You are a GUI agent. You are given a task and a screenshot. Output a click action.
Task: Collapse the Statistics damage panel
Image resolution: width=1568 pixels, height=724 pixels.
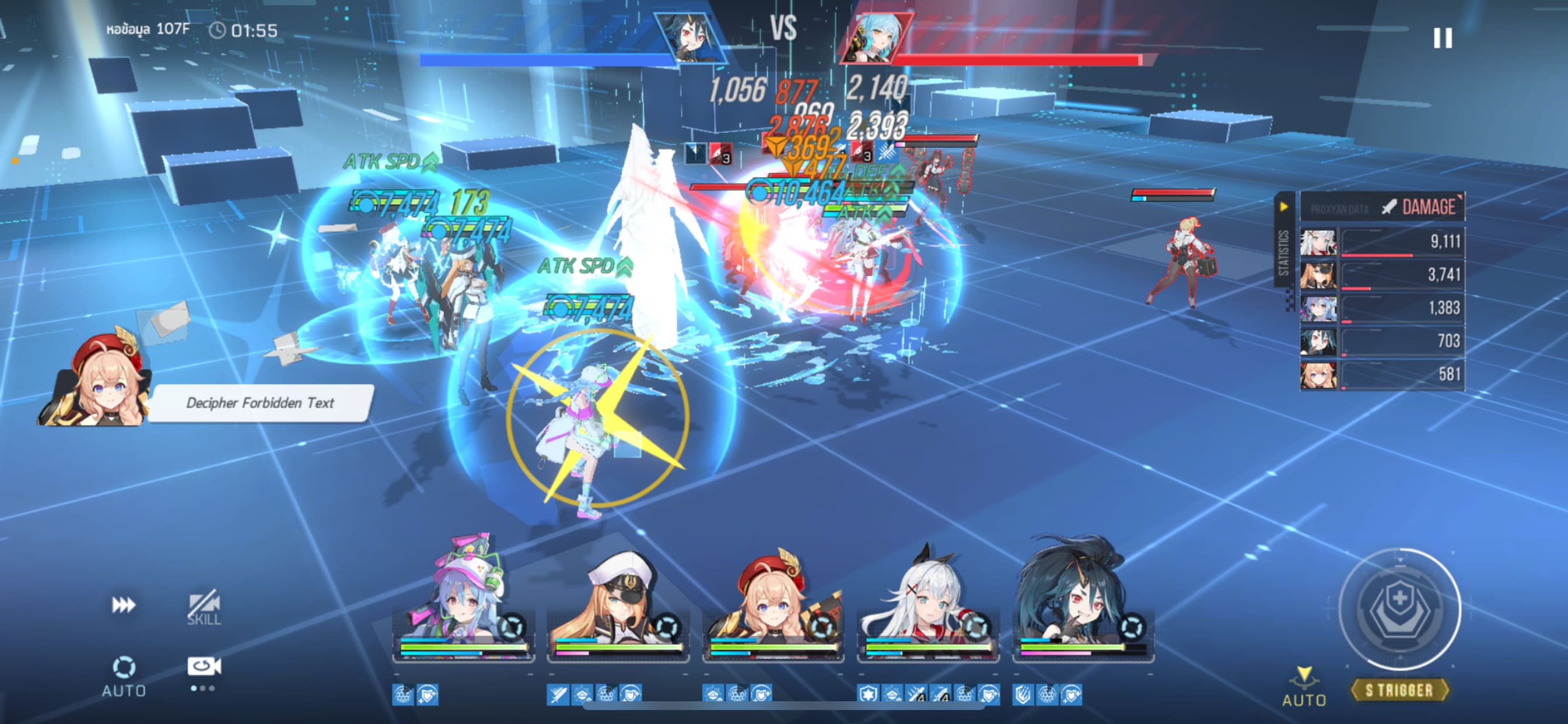1283,207
